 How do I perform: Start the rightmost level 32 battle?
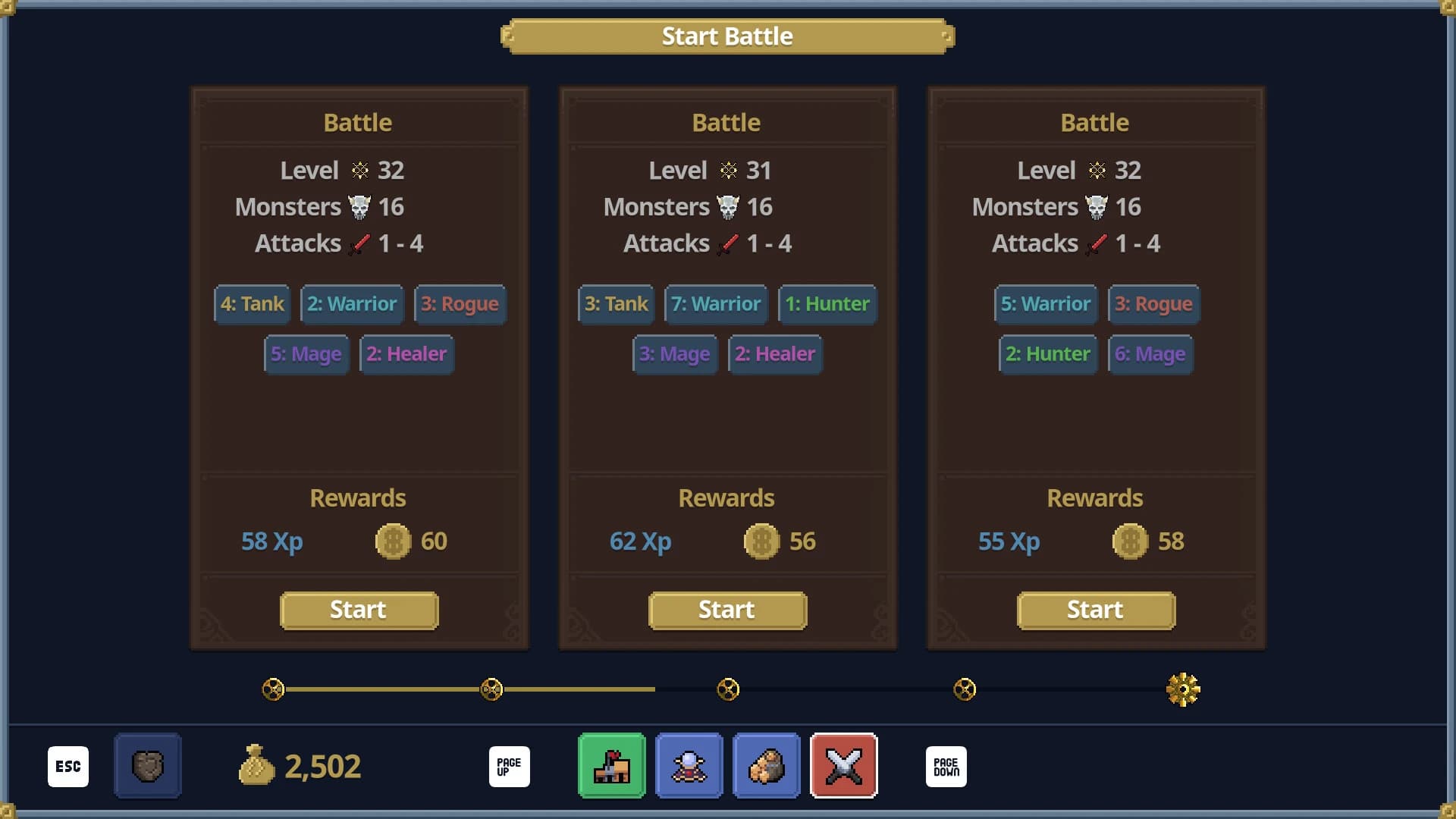pos(1095,610)
